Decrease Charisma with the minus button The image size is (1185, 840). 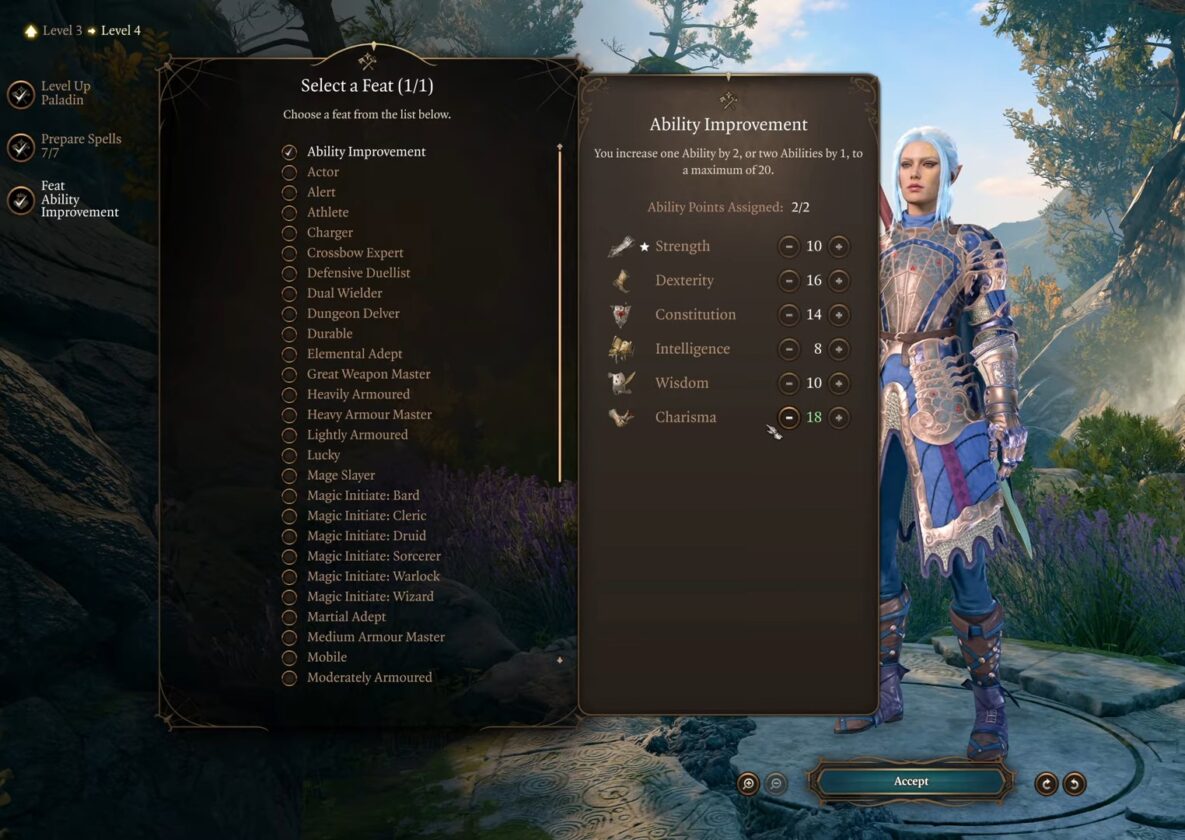[x=789, y=417]
